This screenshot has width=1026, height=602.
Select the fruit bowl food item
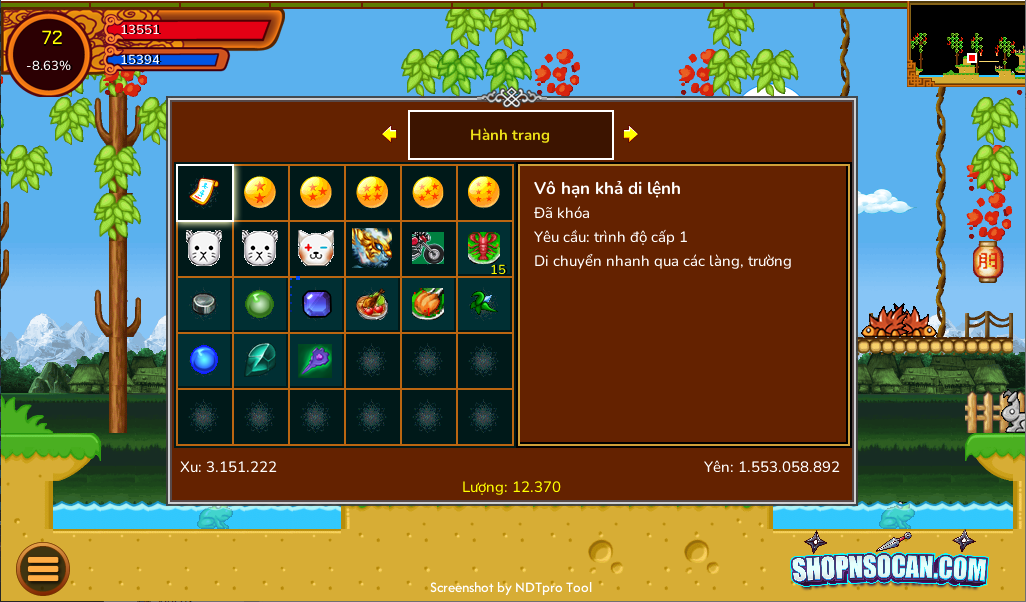[x=372, y=305]
